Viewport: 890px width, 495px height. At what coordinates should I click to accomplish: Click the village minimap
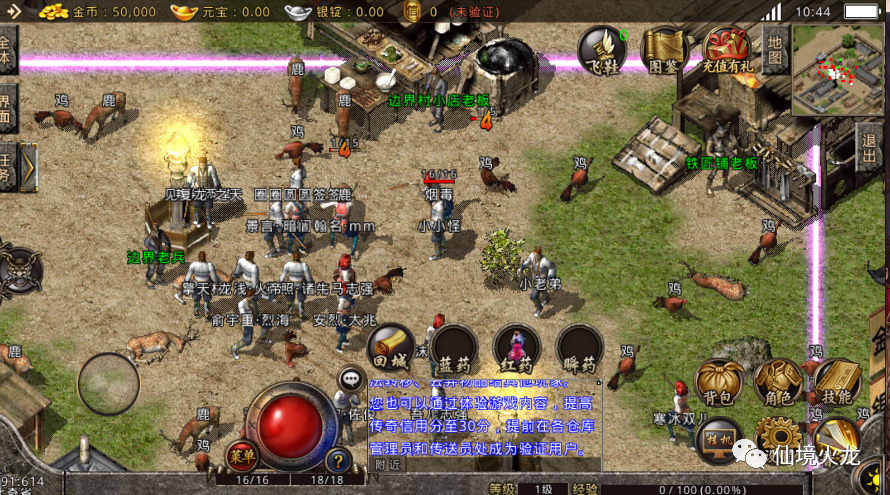click(838, 70)
